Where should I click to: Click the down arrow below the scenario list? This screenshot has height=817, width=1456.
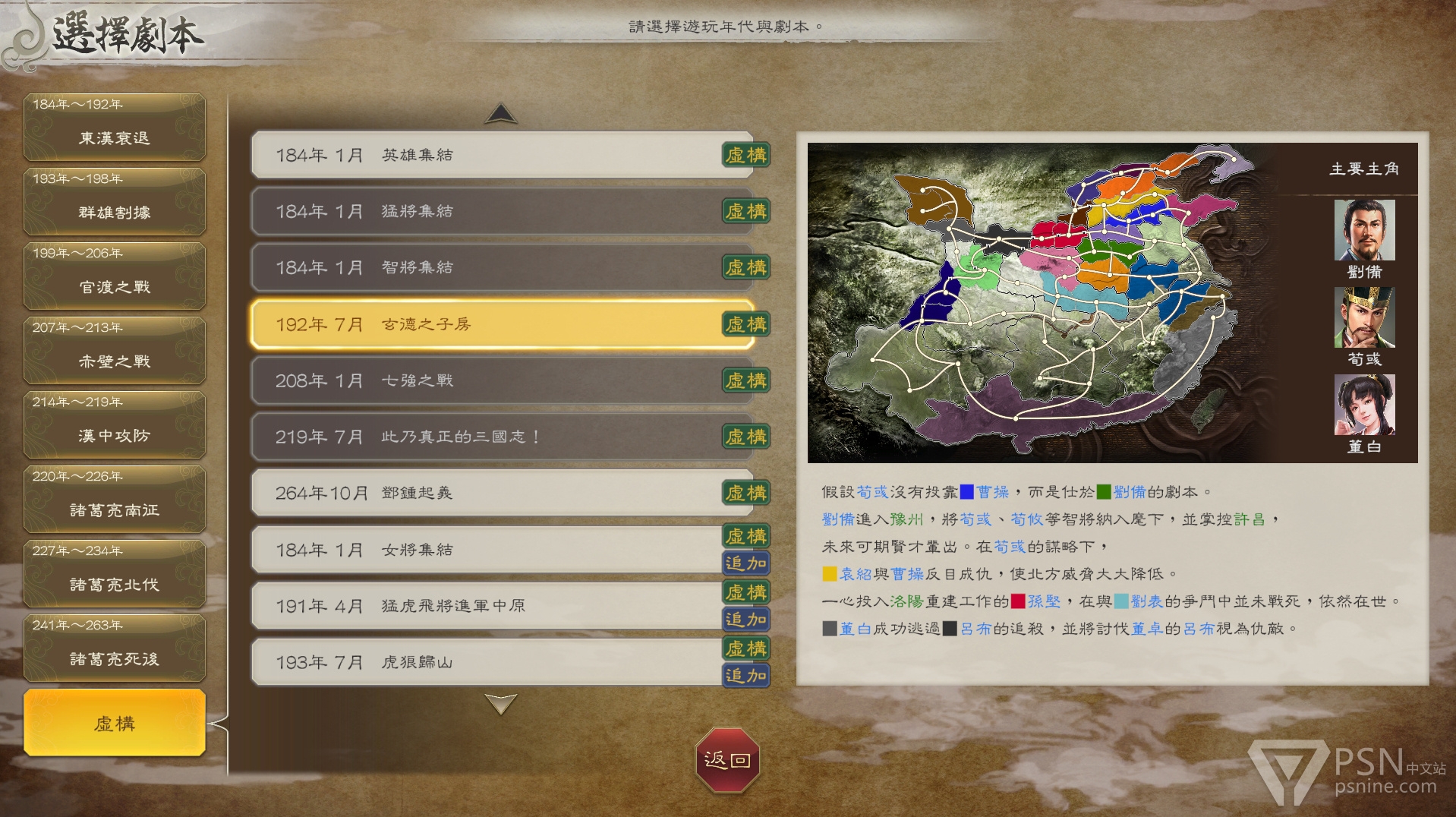[x=501, y=704]
